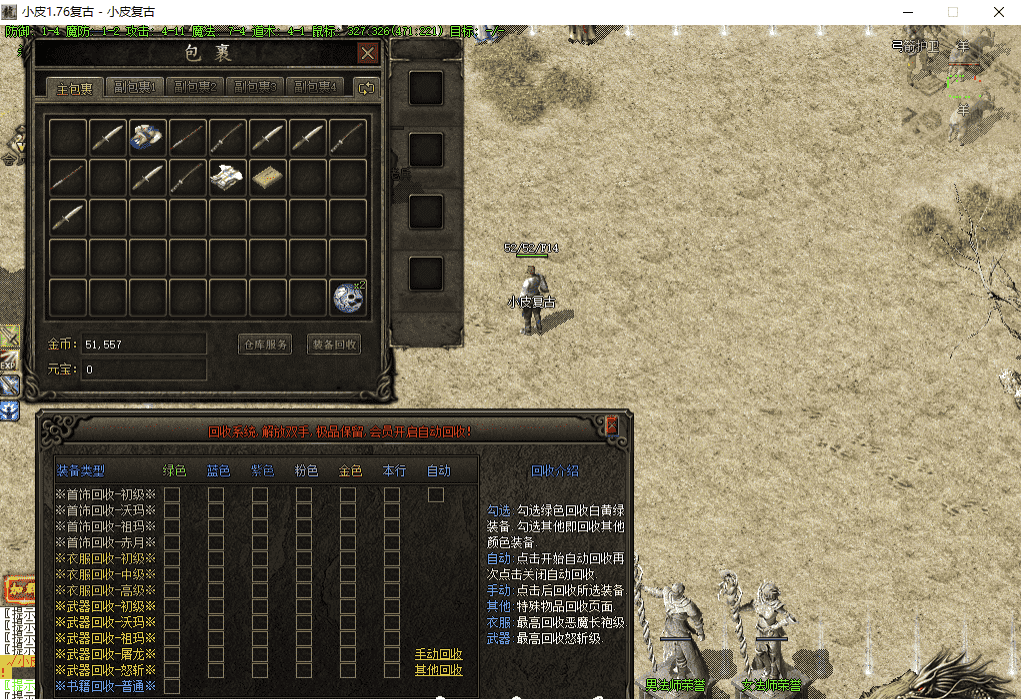Switch to the 副包裹1 tab
Image resolution: width=1021 pixels, height=699 pixels.
(135, 87)
